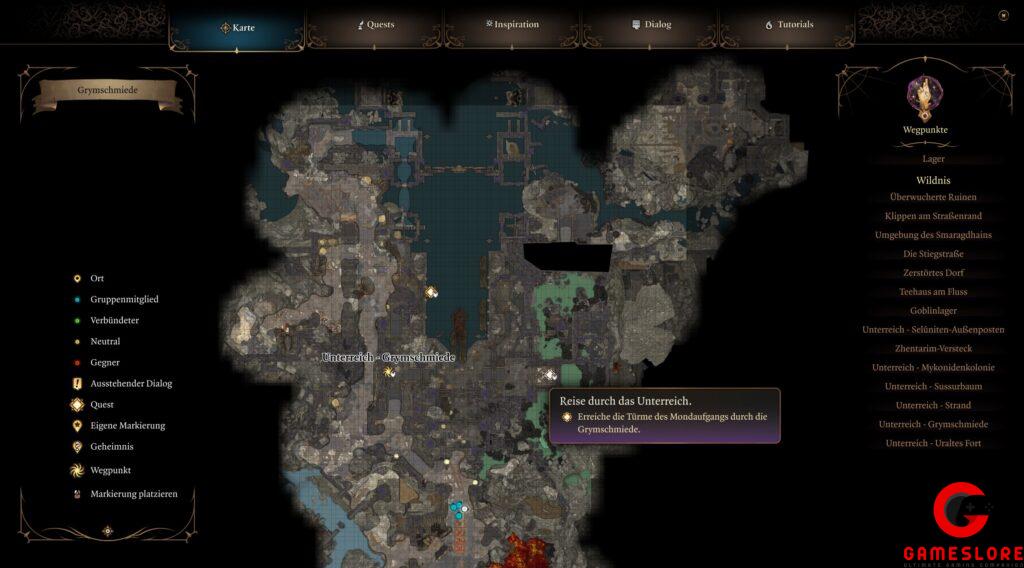Choose Überwucherte Ruinen waypoint
Viewport: 1024px width, 568px height.
click(x=933, y=197)
